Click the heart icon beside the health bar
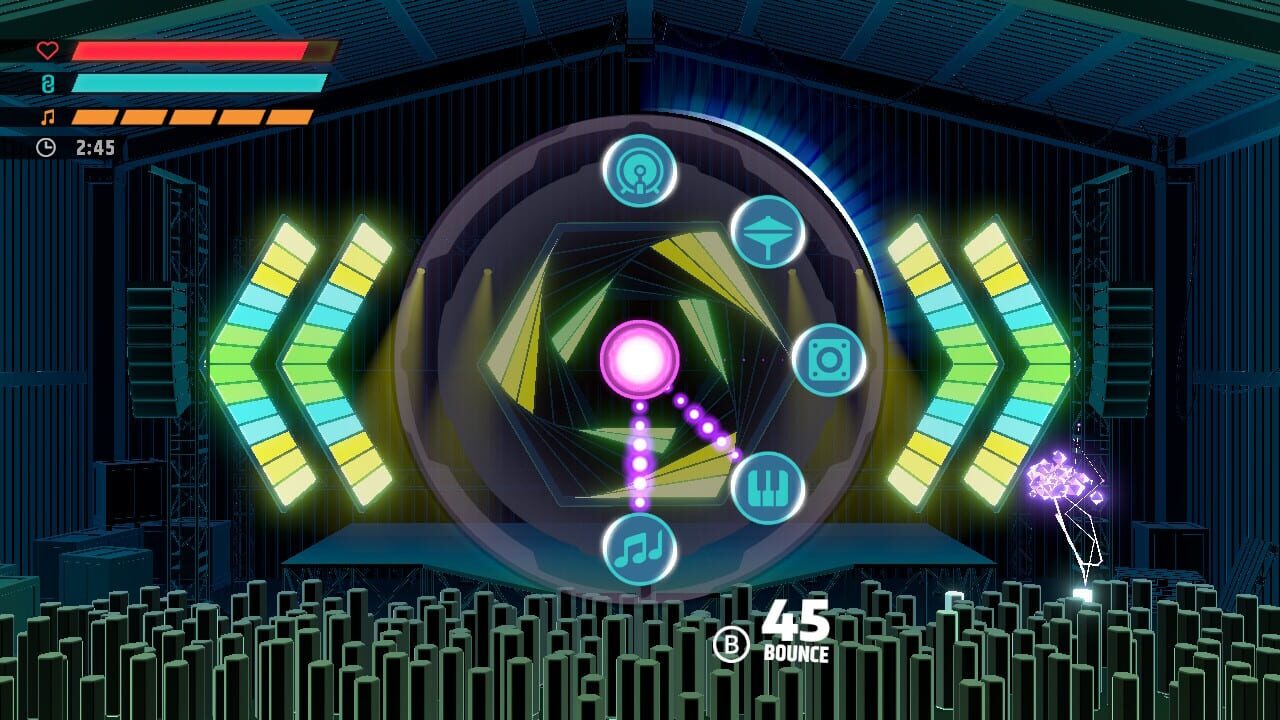 coord(49,50)
